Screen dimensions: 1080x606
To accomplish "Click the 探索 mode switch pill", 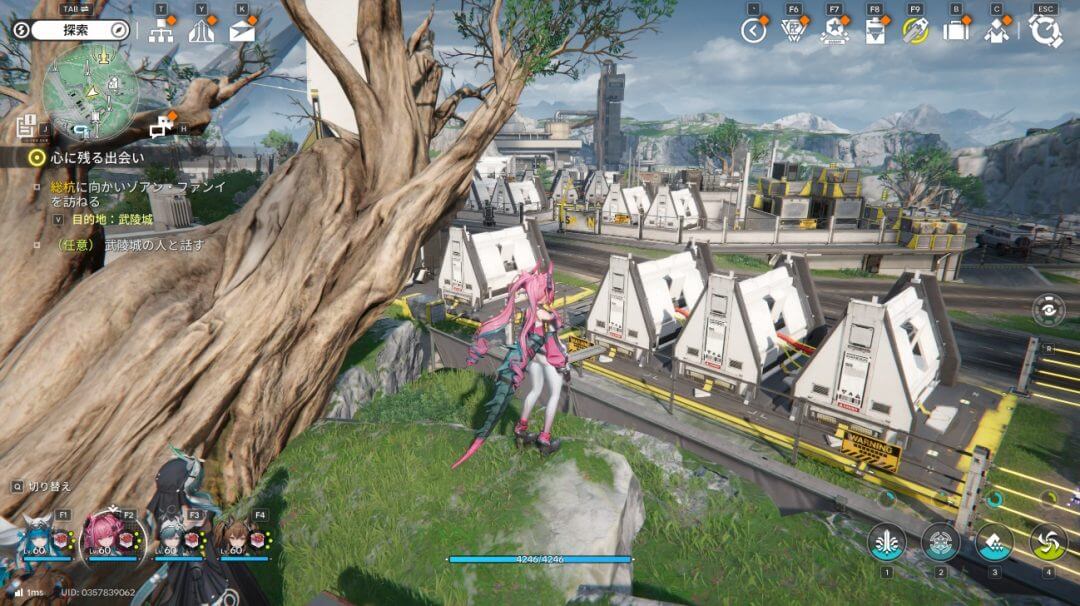I will 80,30.
